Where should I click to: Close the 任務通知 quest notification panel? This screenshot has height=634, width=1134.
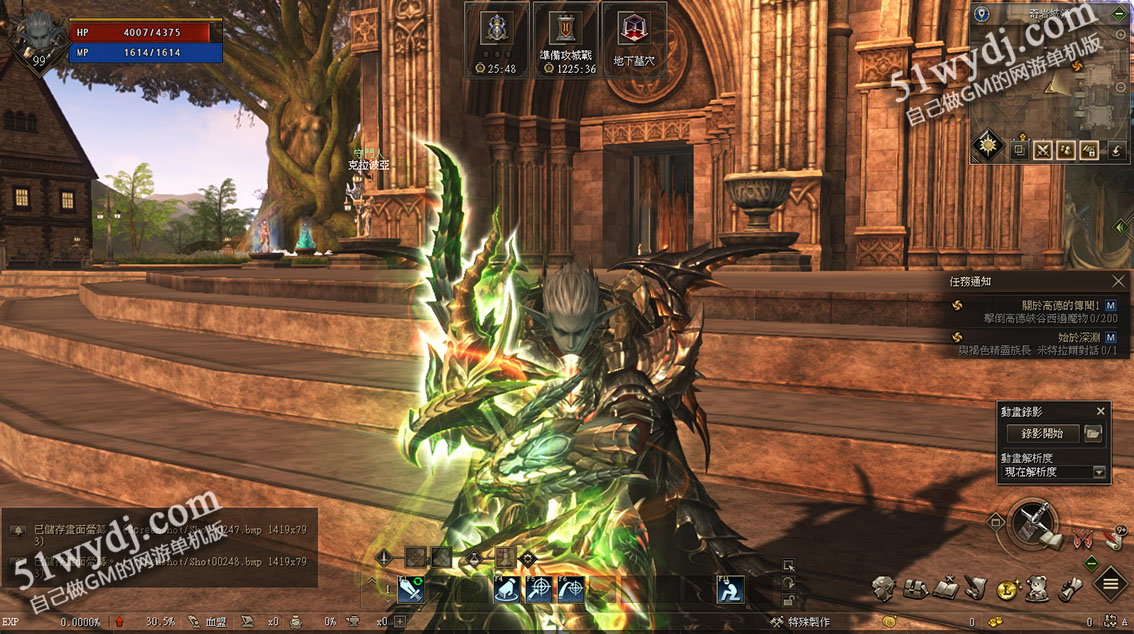tap(1119, 282)
